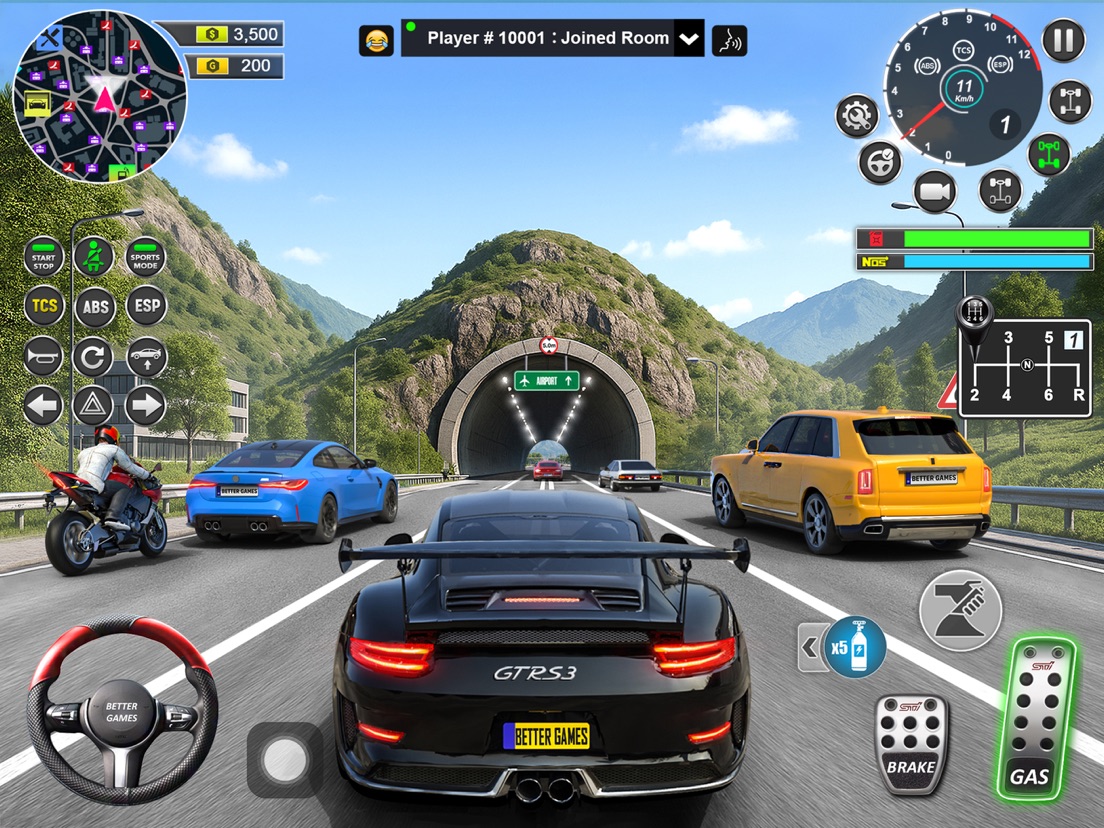Open the wrench-and-gear settings
Screen dimensions: 1104x828
tap(857, 117)
